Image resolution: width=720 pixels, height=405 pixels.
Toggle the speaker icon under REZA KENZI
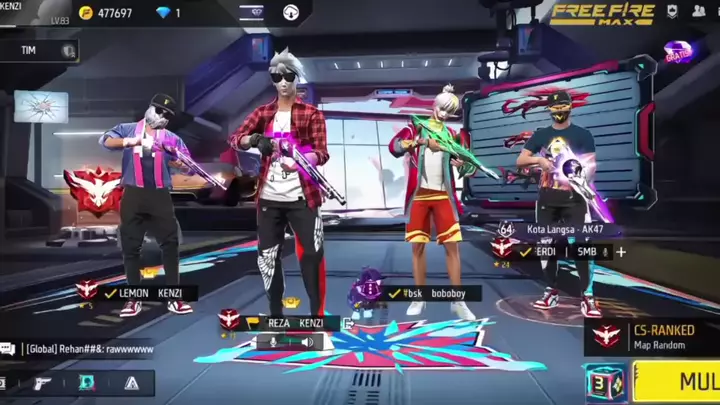[307, 342]
